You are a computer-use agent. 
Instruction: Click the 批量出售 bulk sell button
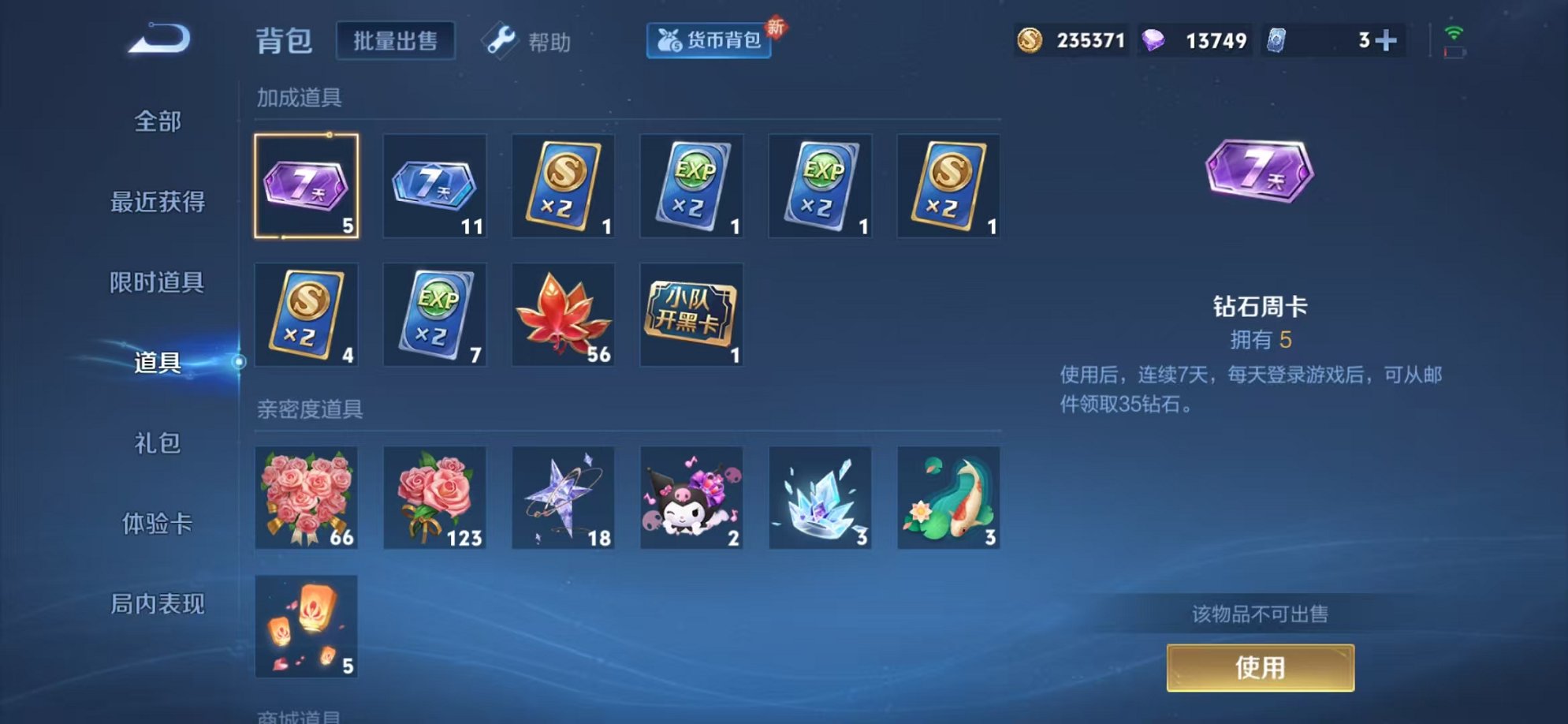click(x=396, y=39)
